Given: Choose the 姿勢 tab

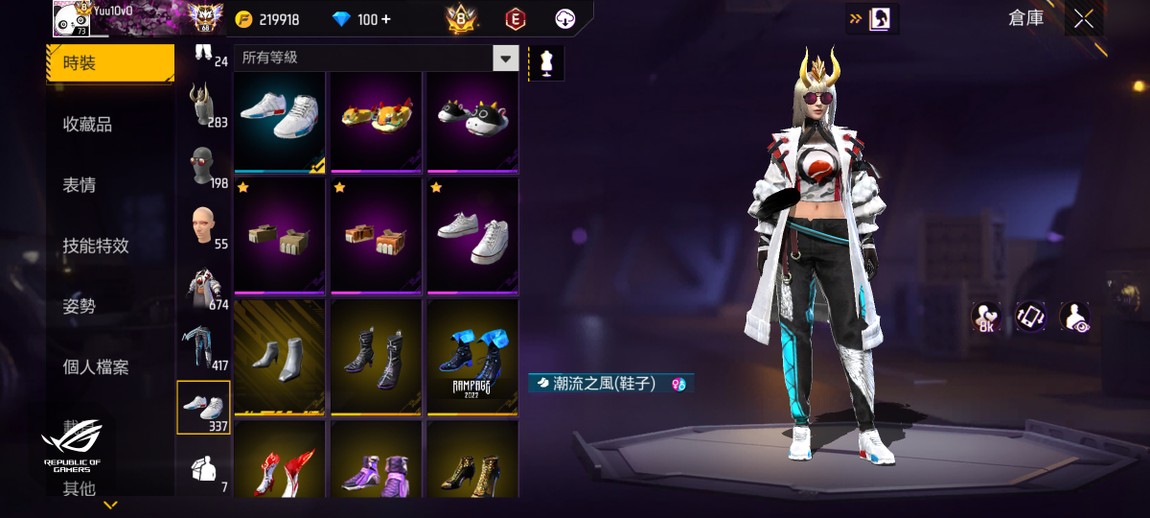Looking at the screenshot, I should tap(80, 307).
